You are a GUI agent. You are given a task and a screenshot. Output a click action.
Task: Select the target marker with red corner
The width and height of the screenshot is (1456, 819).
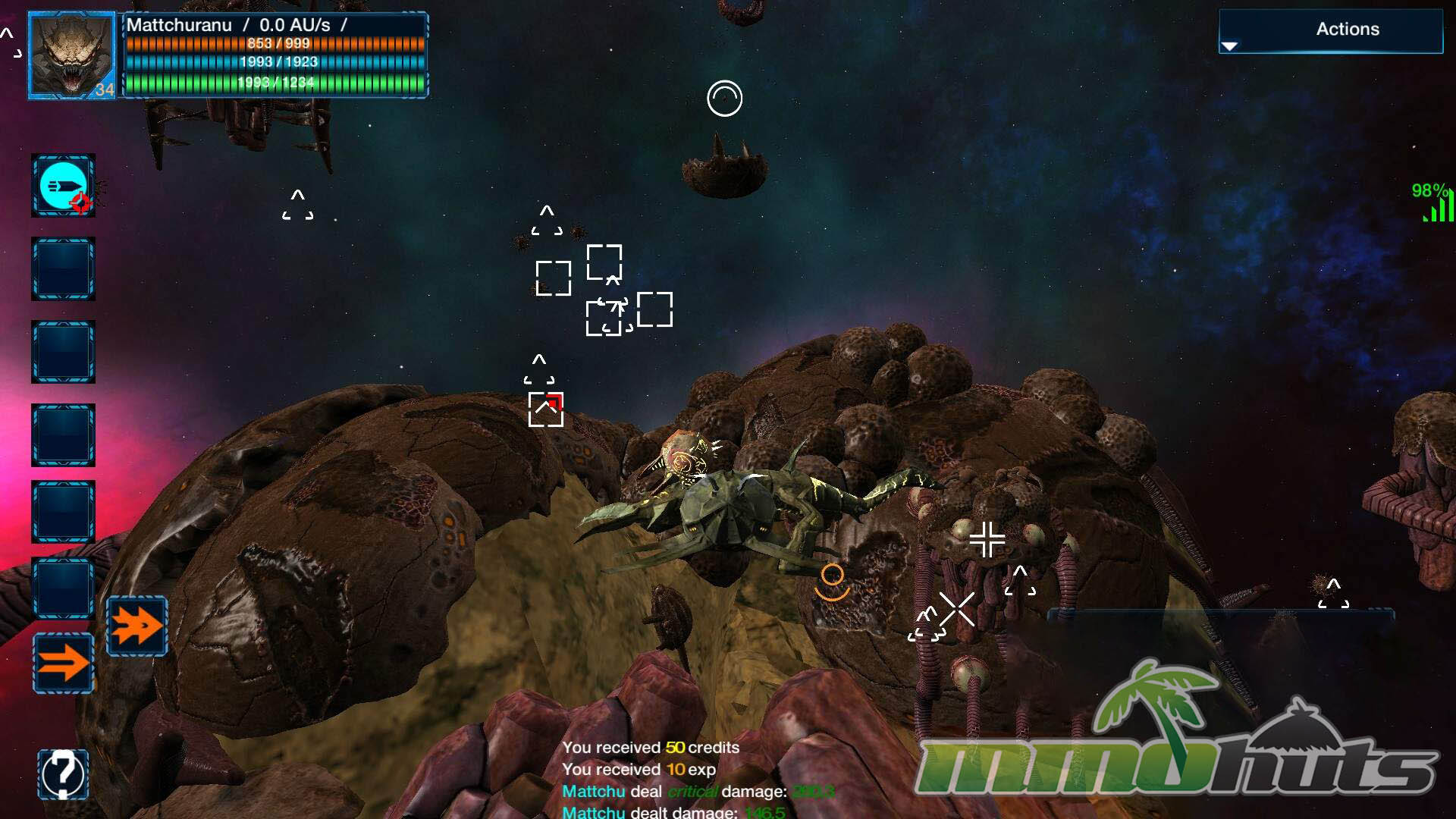[x=546, y=409]
